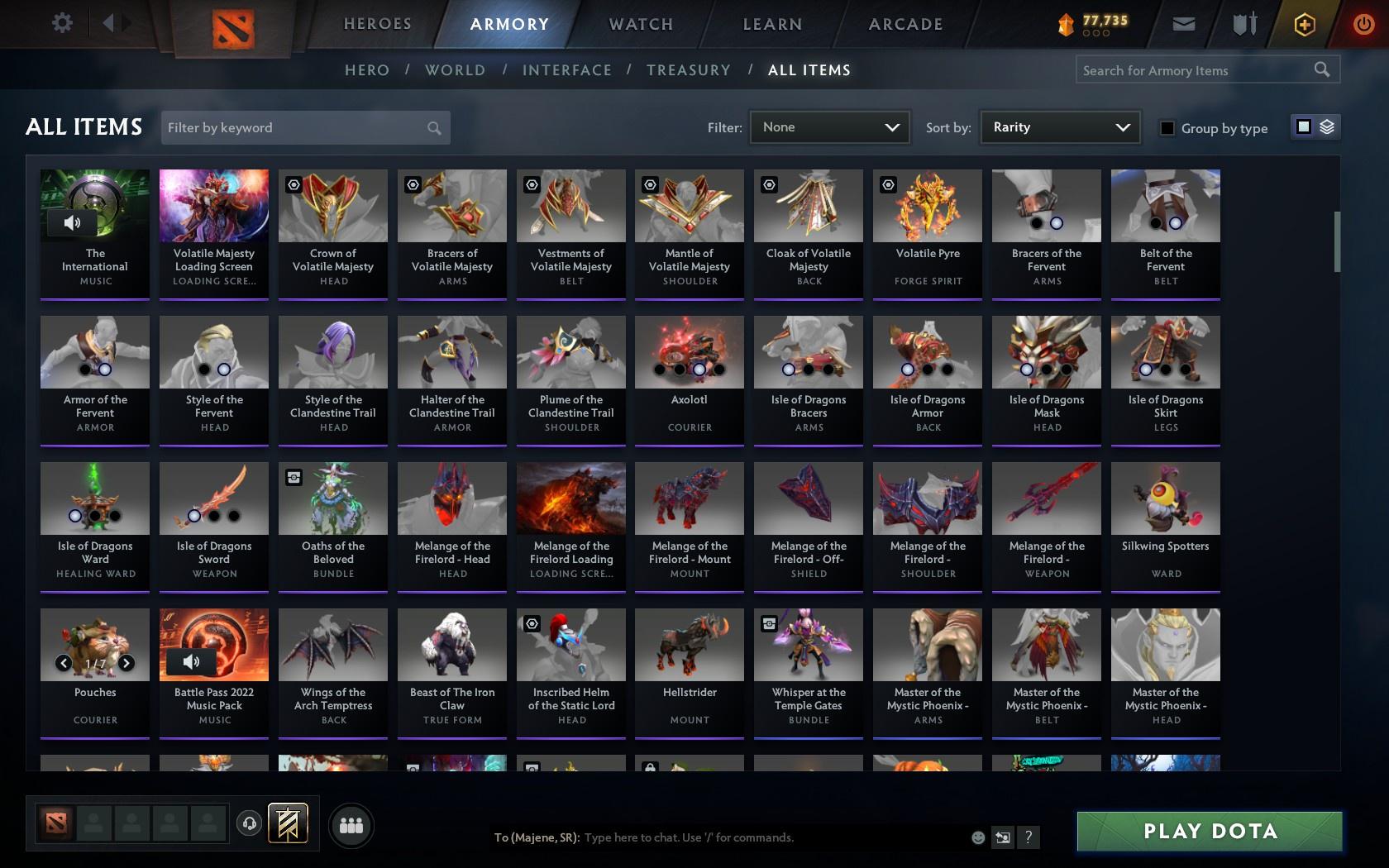Image resolution: width=1389 pixels, height=868 pixels.
Task: Open the friends list people icon
Action: tap(351, 824)
